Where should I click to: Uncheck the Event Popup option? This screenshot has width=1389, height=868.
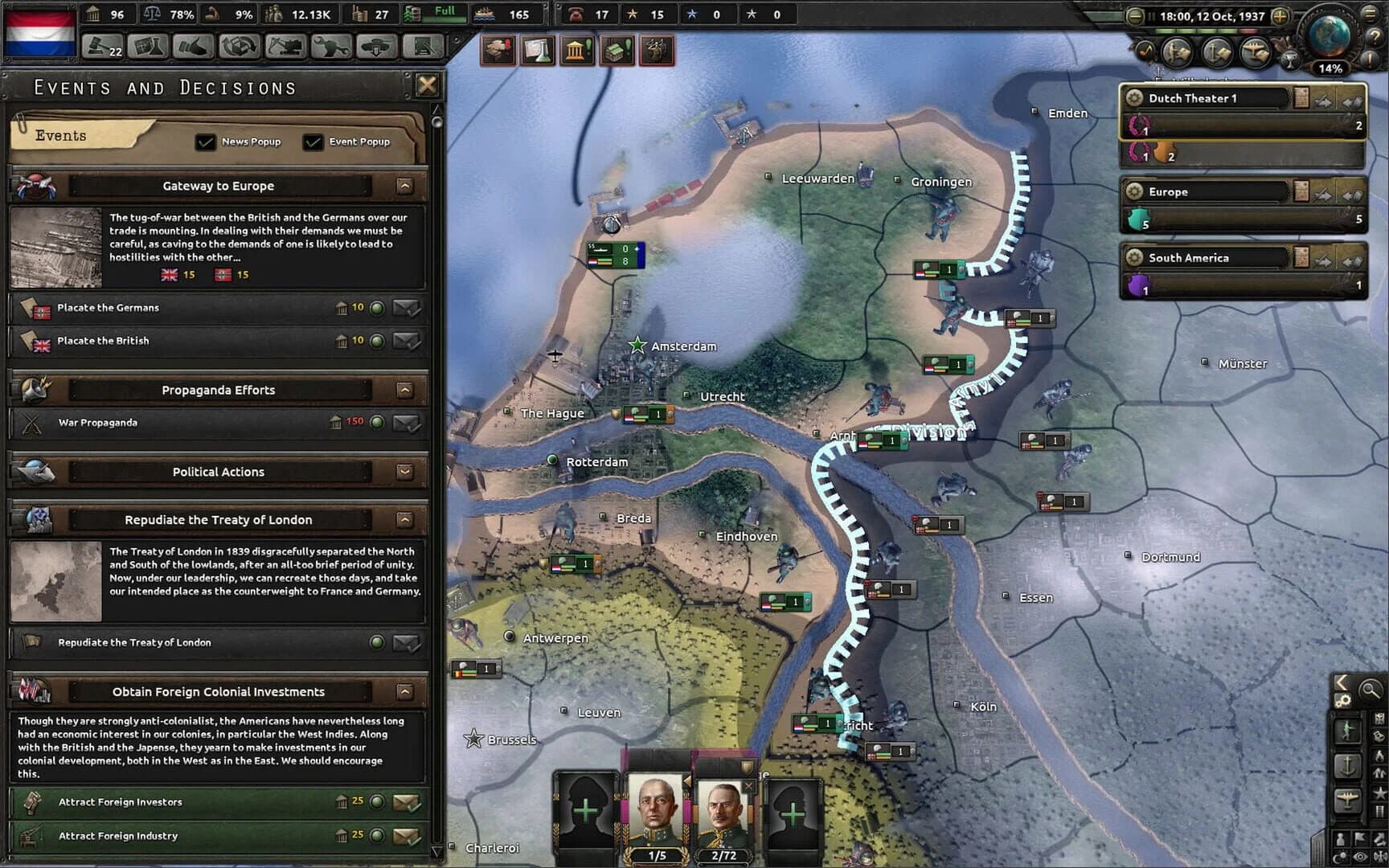313,141
